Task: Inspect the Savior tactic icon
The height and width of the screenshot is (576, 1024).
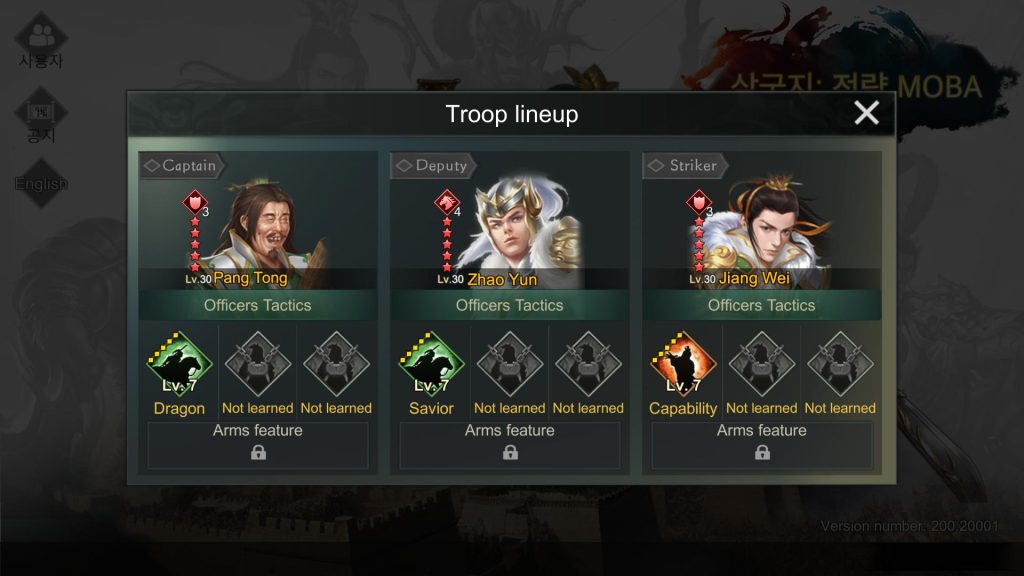Action: click(432, 365)
